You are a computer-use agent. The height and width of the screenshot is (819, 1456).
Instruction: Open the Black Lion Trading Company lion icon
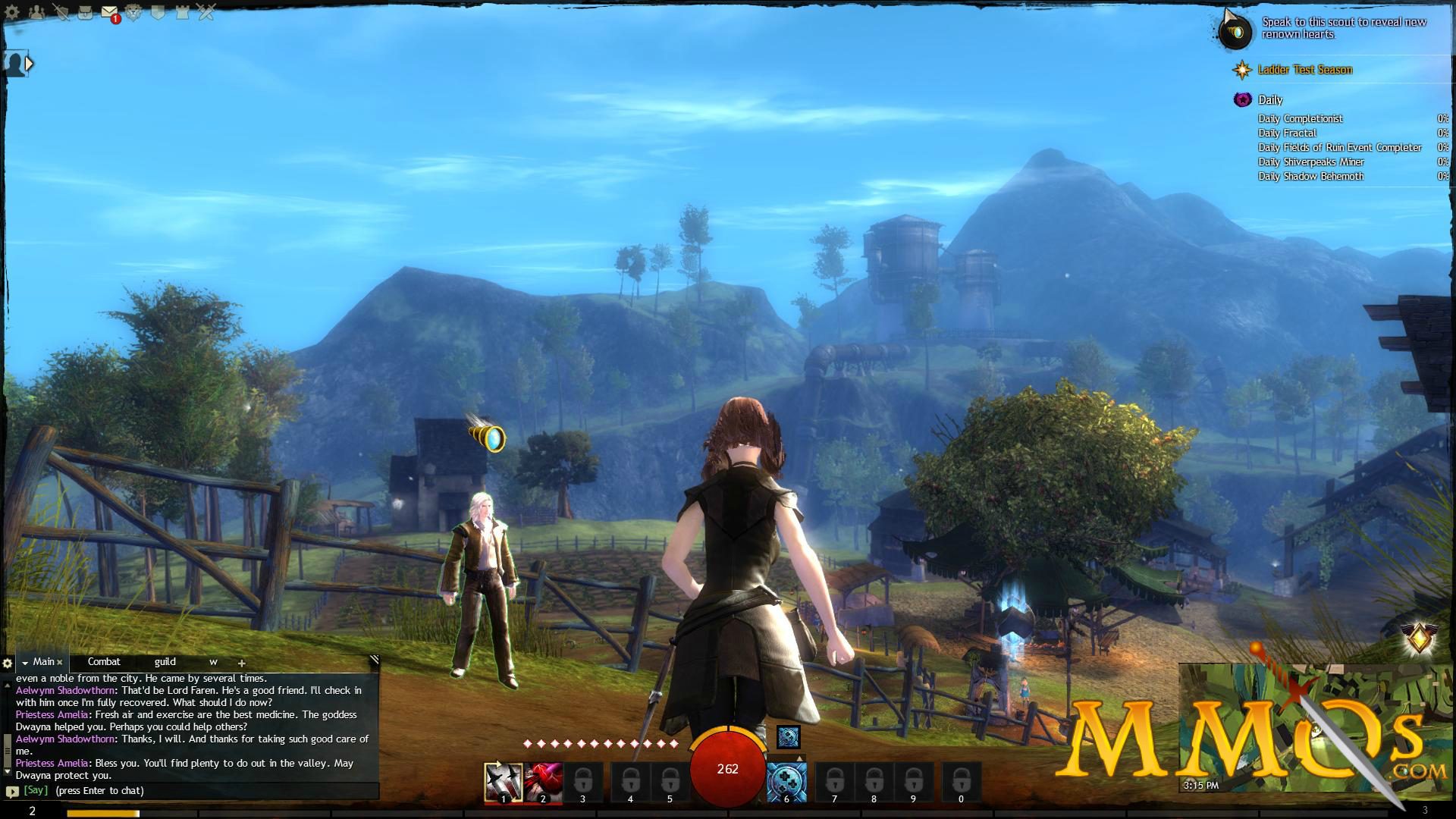133,11
